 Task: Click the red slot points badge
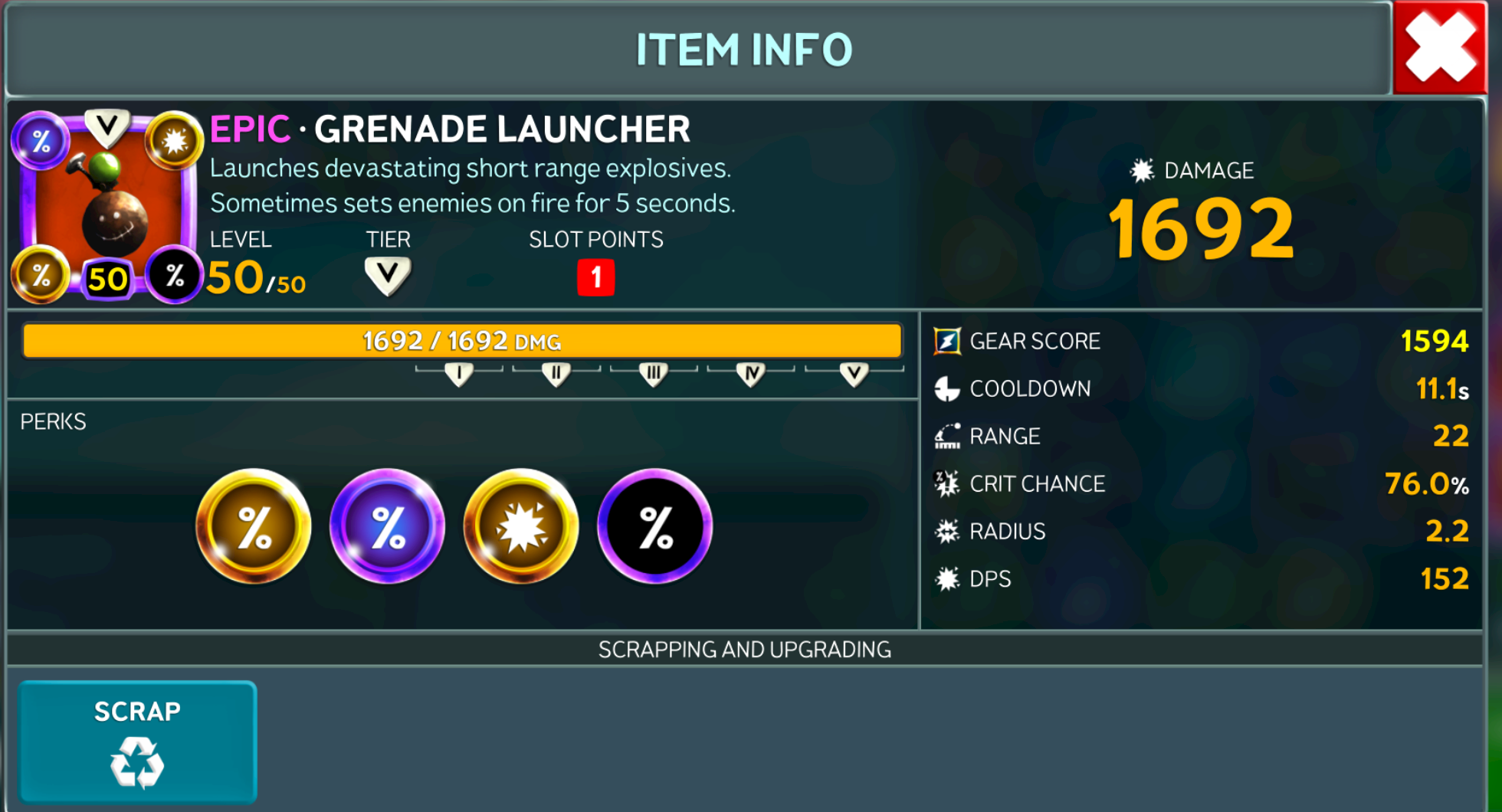coord(595,277)
